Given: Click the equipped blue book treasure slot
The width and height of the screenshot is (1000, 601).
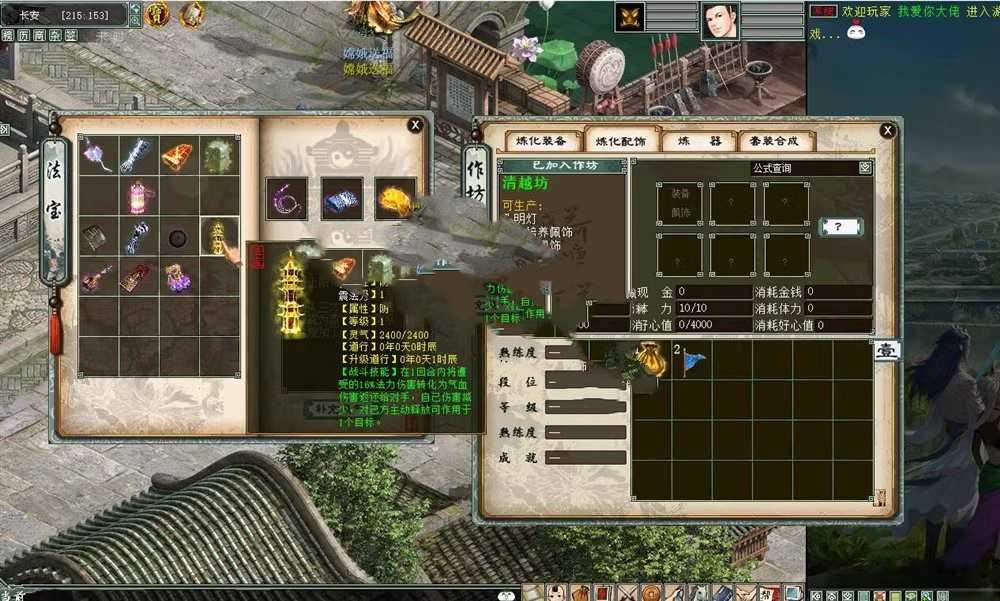Looking at the screenshot, I should click(x=342, y=198).
